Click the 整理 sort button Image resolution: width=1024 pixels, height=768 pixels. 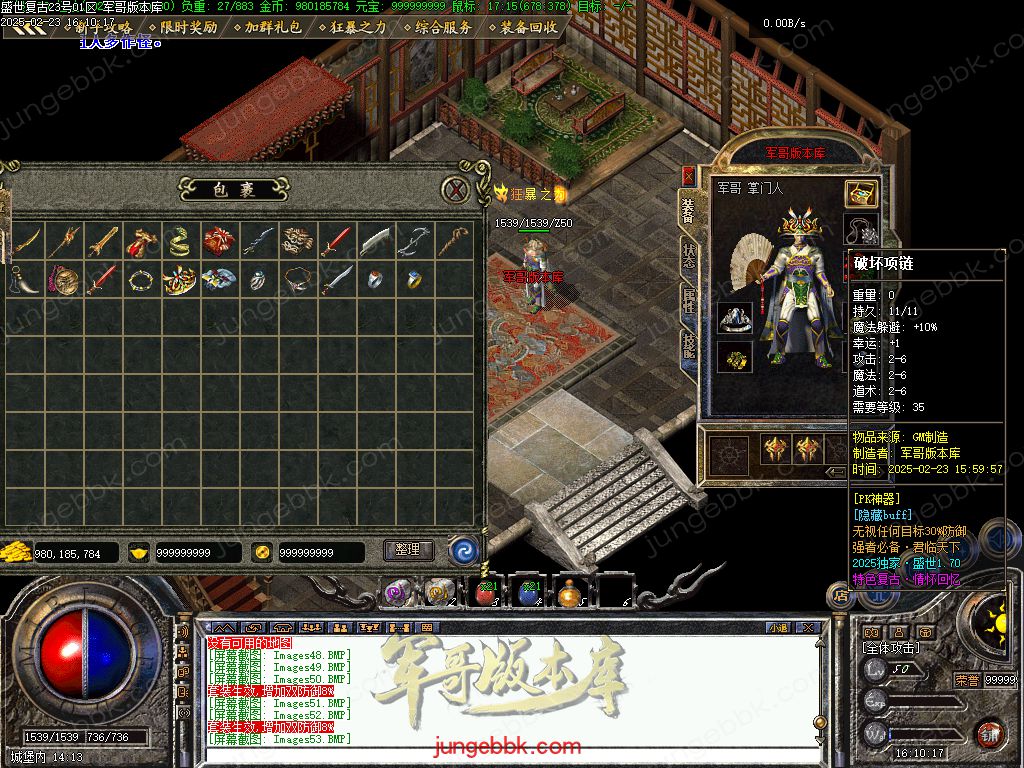pos(407,550)
